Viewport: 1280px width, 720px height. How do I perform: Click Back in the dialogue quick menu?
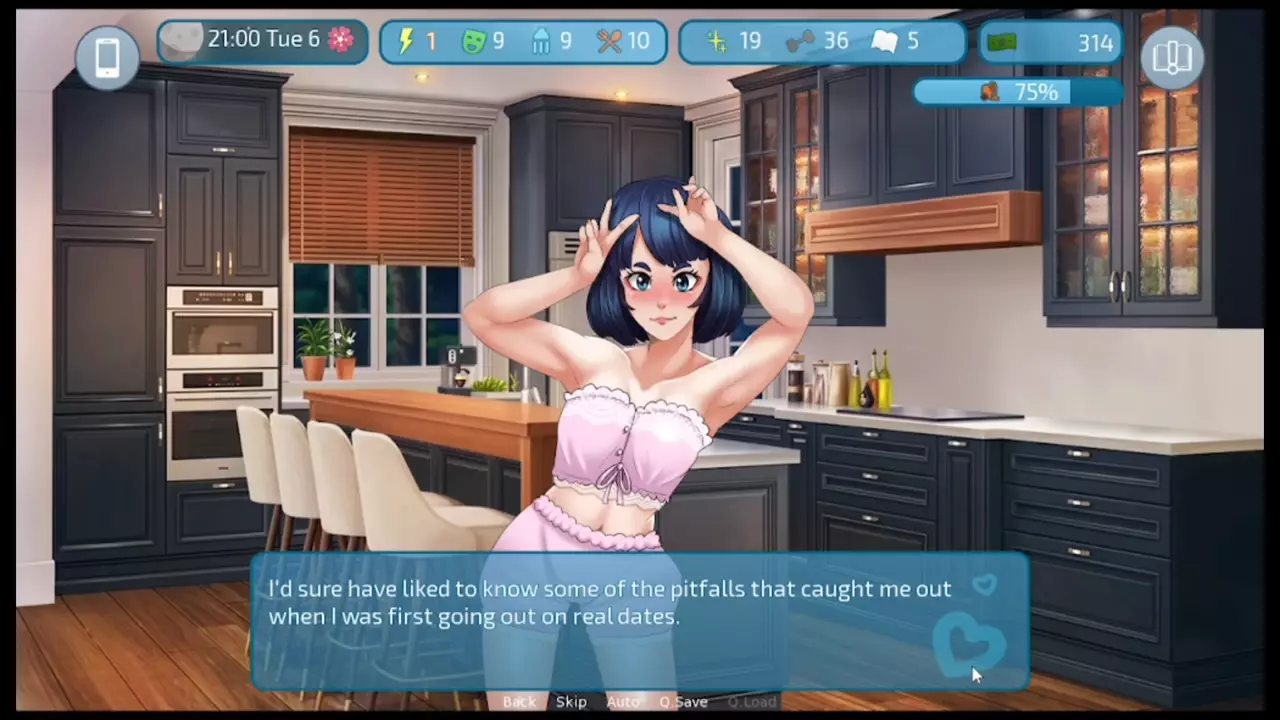pyautogui.click(x=519, y=702)
